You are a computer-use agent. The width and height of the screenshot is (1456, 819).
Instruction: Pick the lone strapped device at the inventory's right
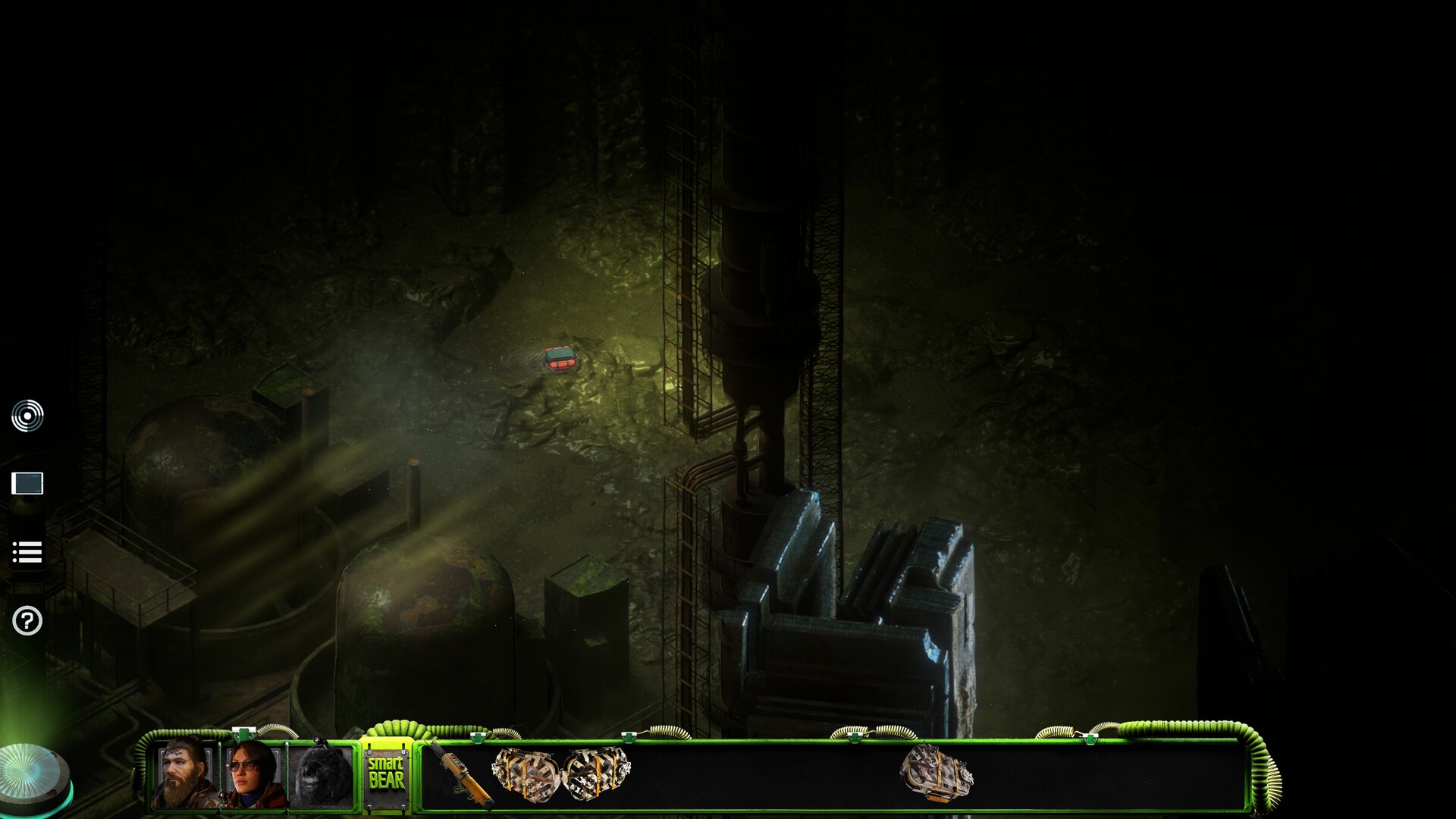click(936, 772)
